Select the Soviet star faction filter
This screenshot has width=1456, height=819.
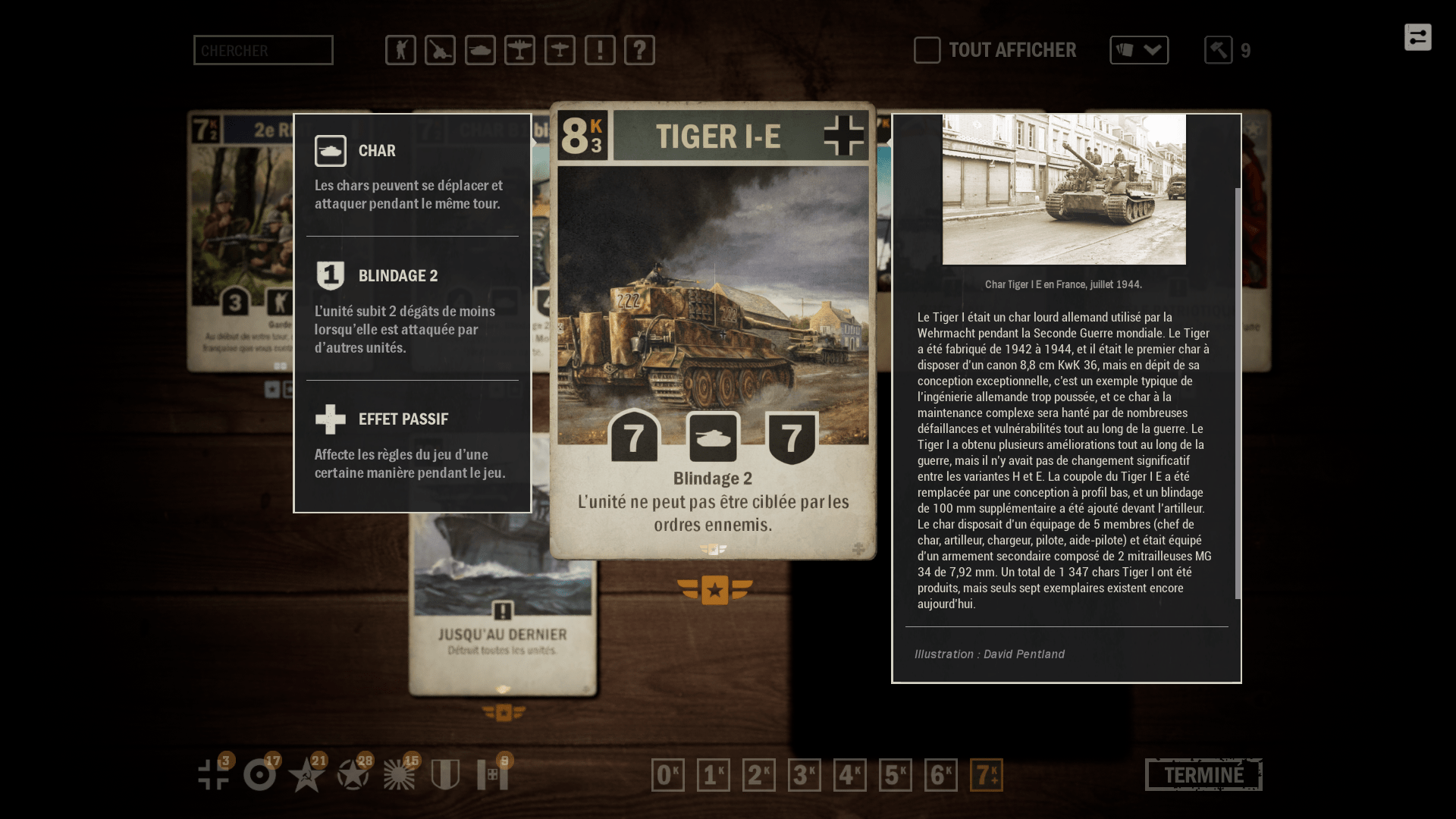coord(306,775)
